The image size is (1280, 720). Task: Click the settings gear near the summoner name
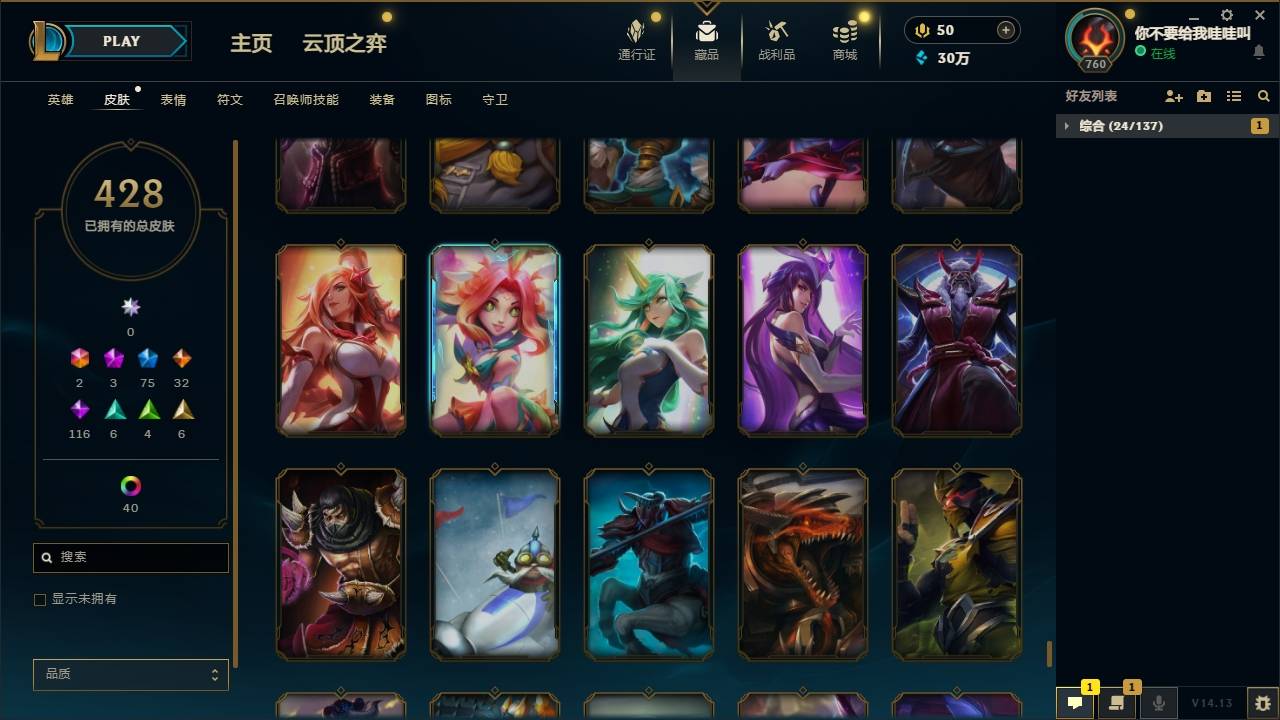[x=1226, y=16]
